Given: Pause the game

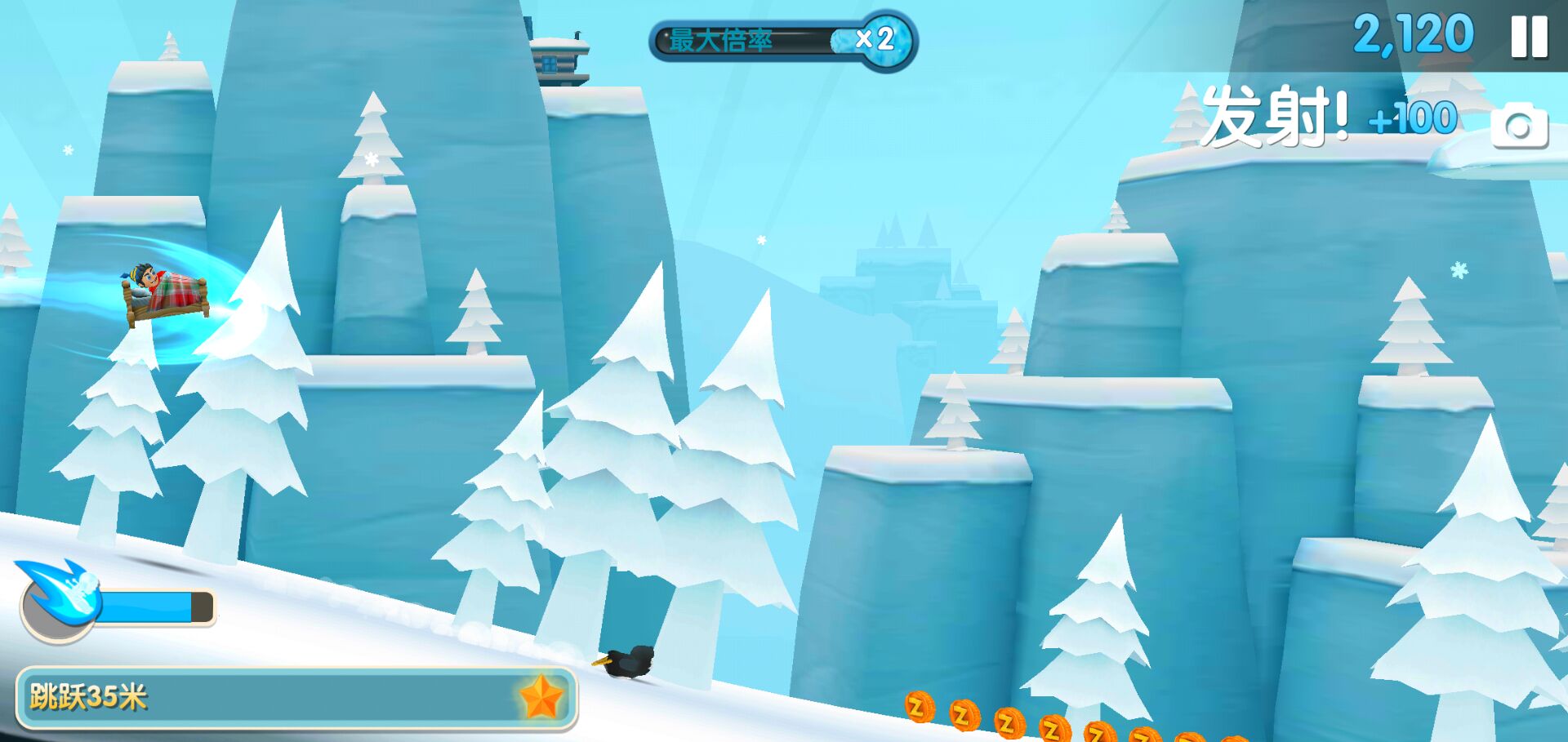Looking at the screenshot, I should tap(1529, 38).
